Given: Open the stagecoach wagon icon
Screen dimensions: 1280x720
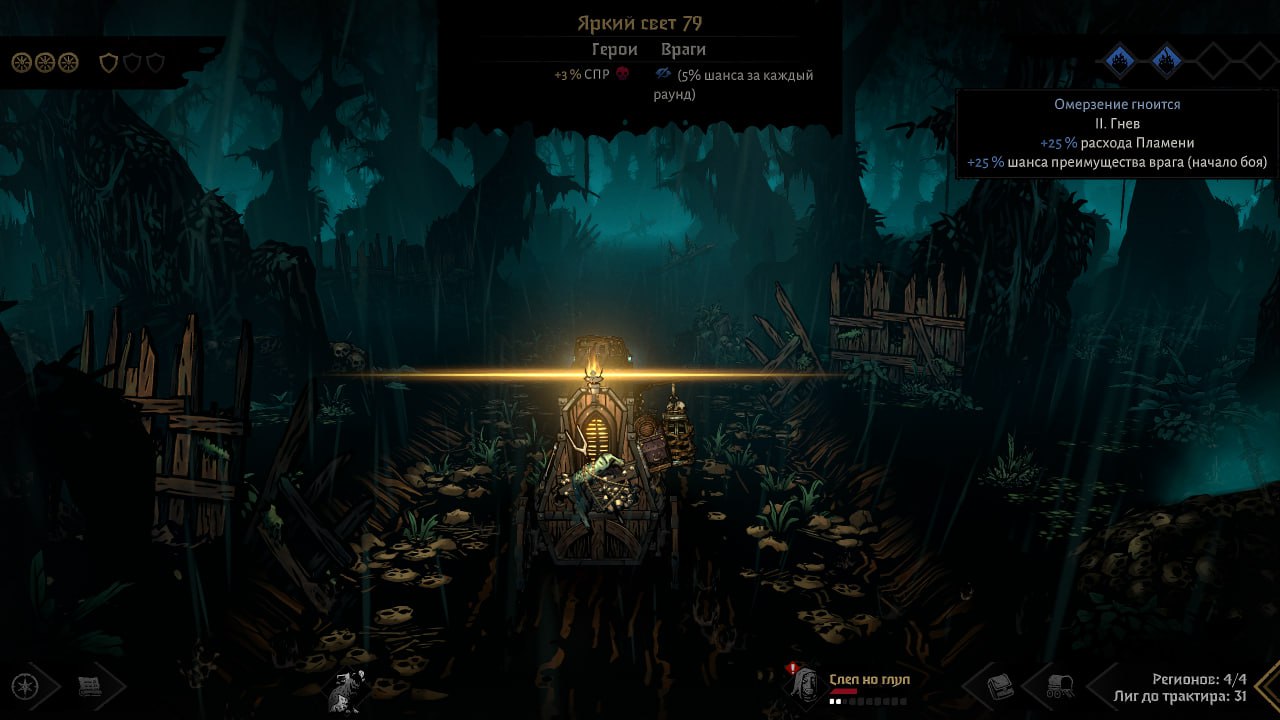Looking at the screenshot, I should 1059,687.
